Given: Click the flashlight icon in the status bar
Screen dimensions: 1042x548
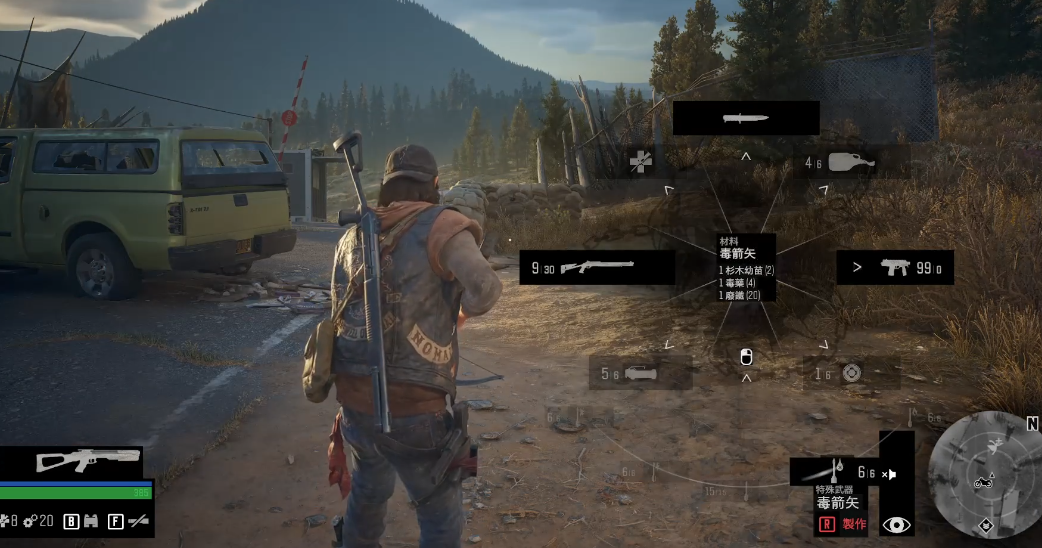Looking at the screenshot, I should point(138,521).
